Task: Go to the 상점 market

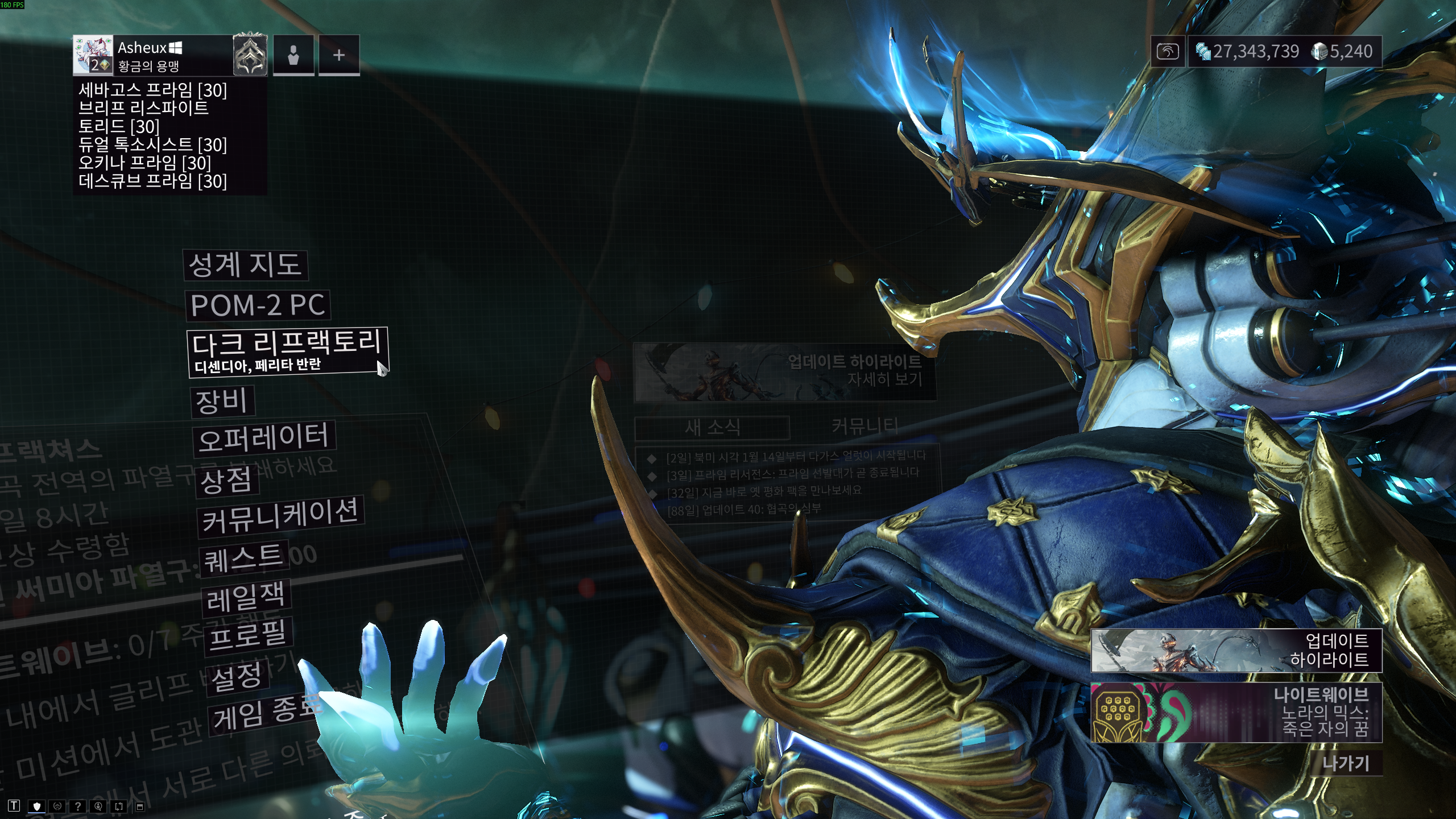Action: (x=226, y=481)
